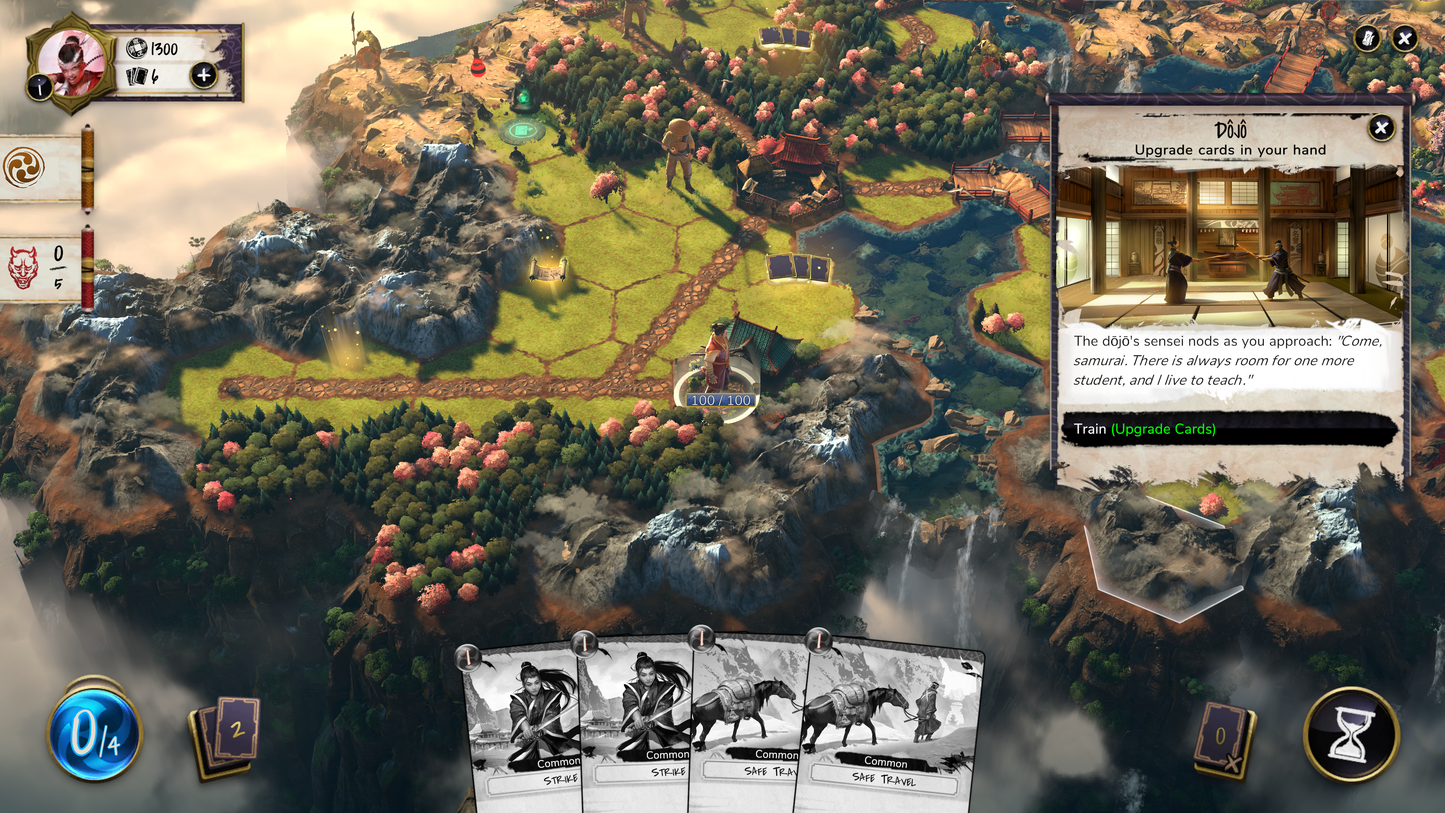Expand the upper quest scroll with its chevron

(x=88, y=169)
